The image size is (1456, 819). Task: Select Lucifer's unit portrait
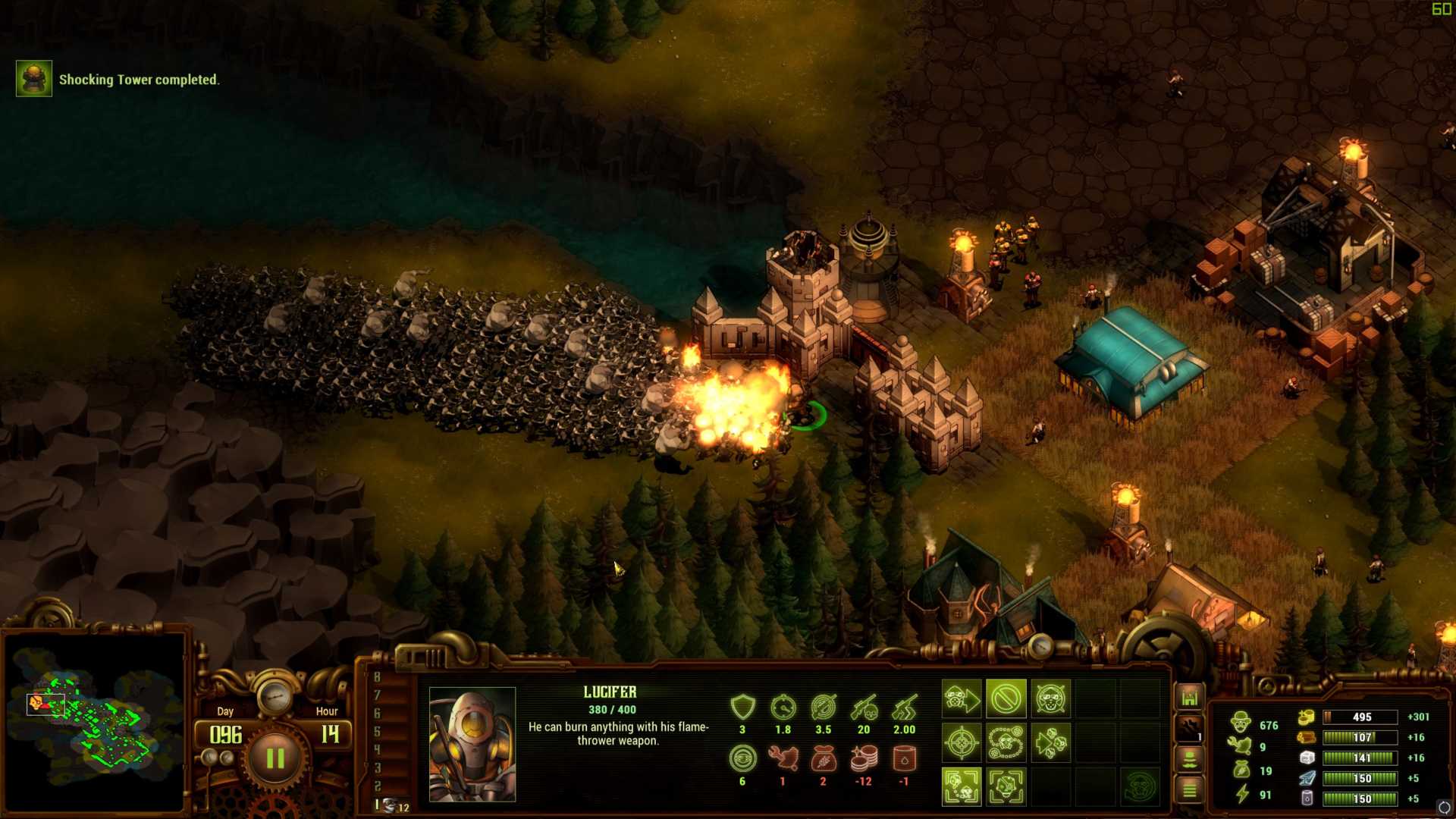(x=472, y=743)
